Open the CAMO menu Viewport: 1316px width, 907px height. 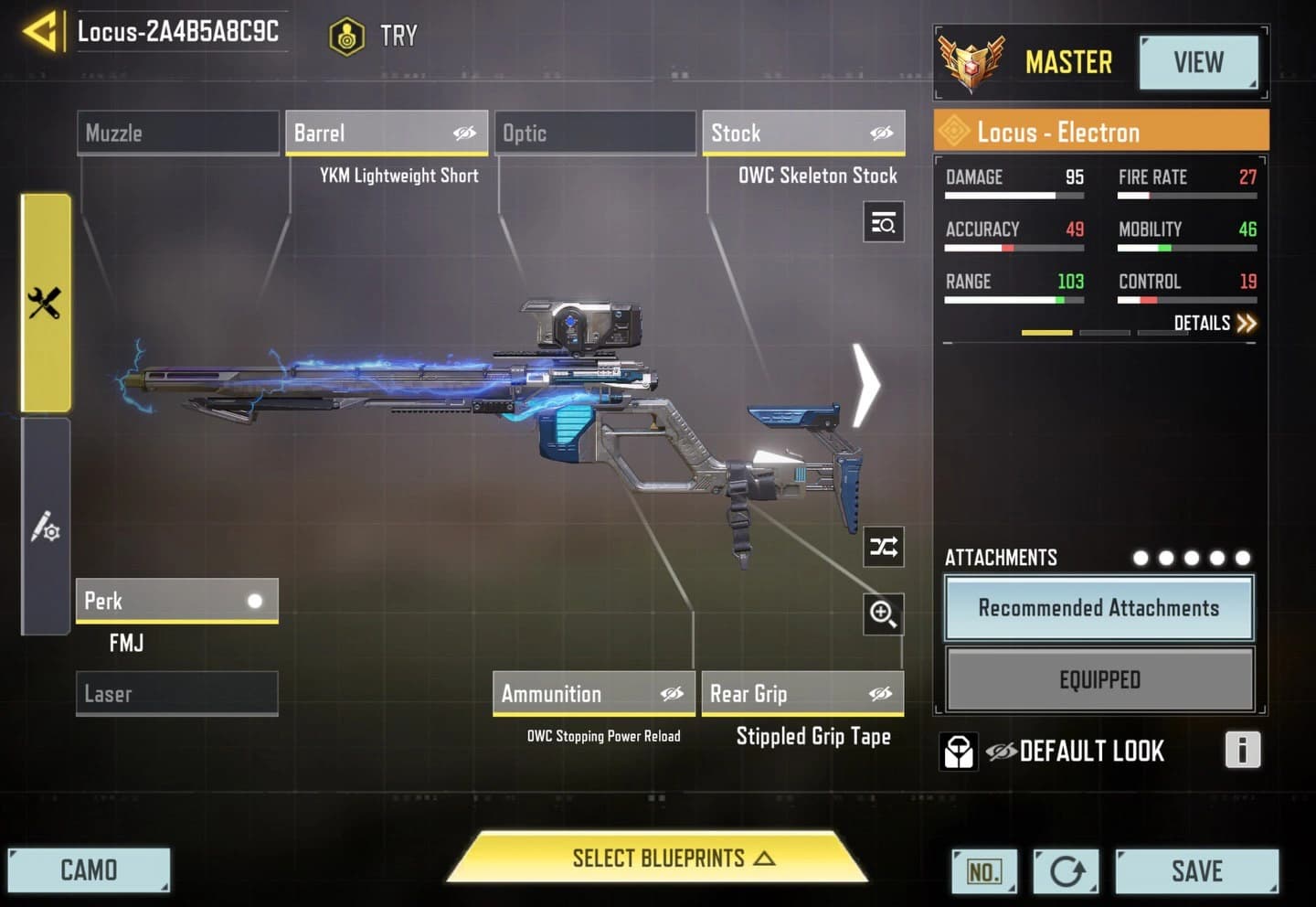point(89,870)
